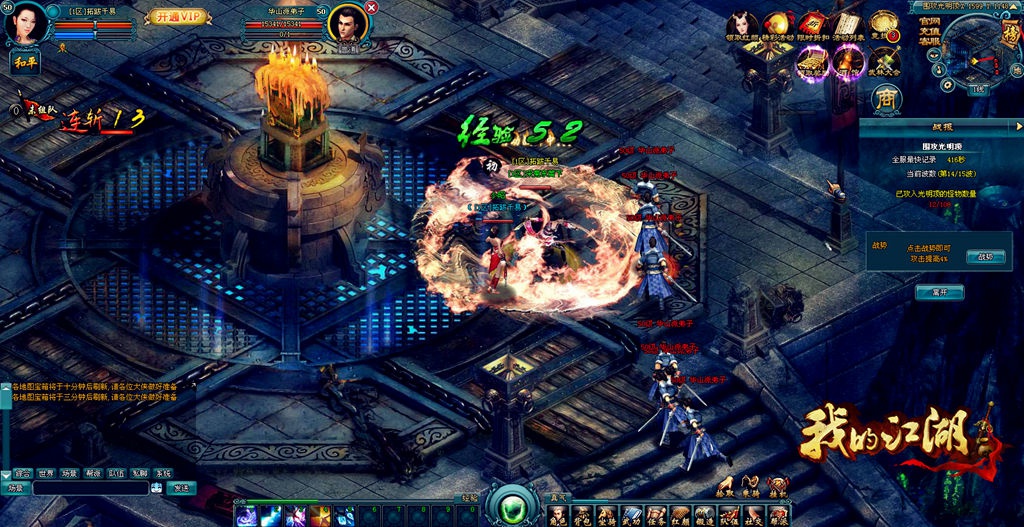Send the chat message with 发送

pos(181,488)
